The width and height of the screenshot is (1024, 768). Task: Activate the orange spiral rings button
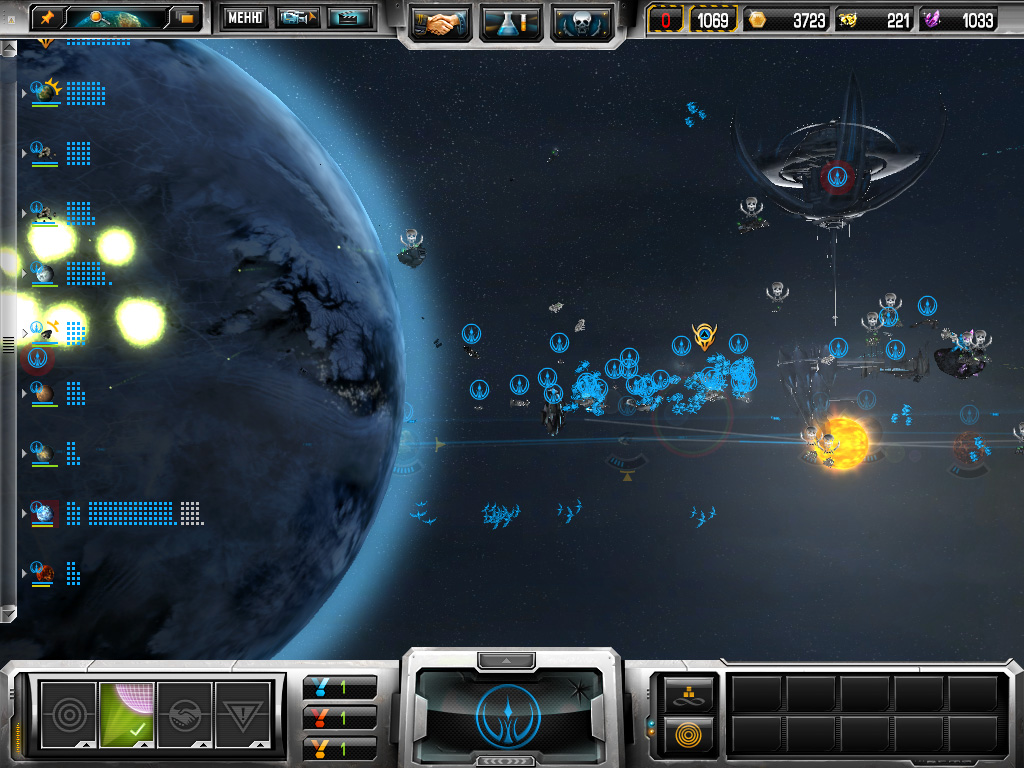coord(689,735)
